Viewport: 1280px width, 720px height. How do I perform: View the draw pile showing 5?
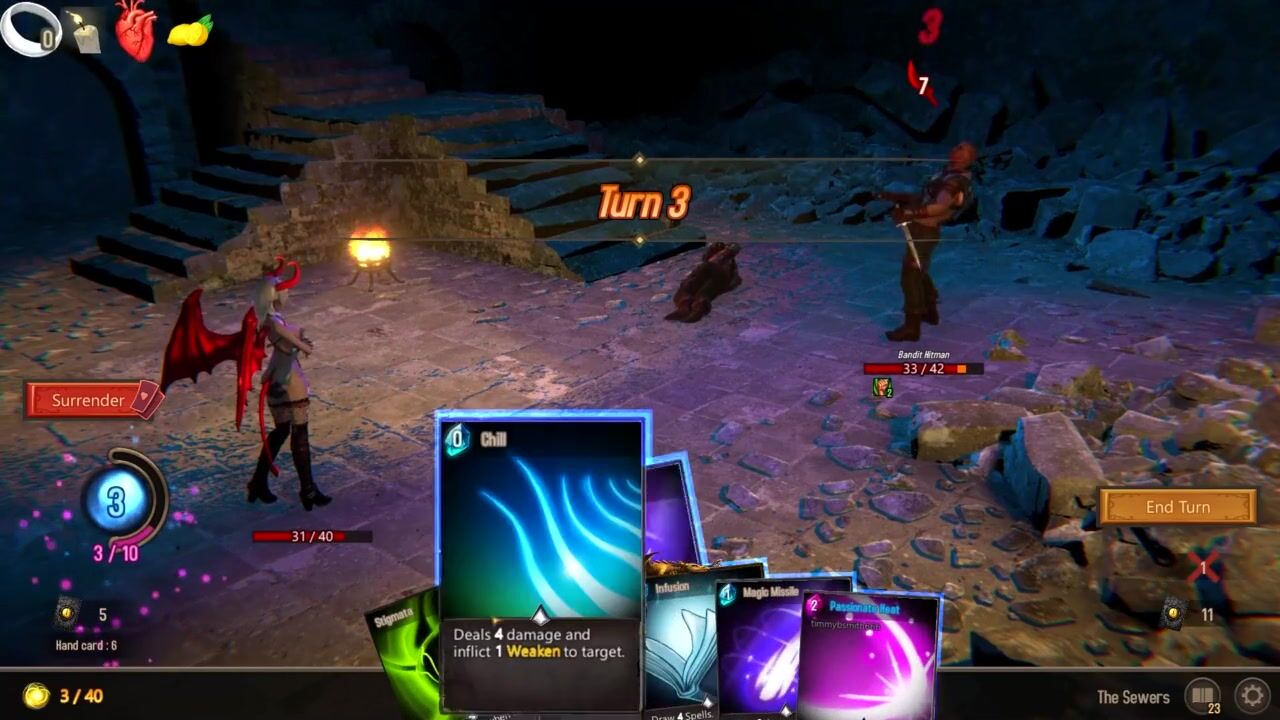pos(68,613)
